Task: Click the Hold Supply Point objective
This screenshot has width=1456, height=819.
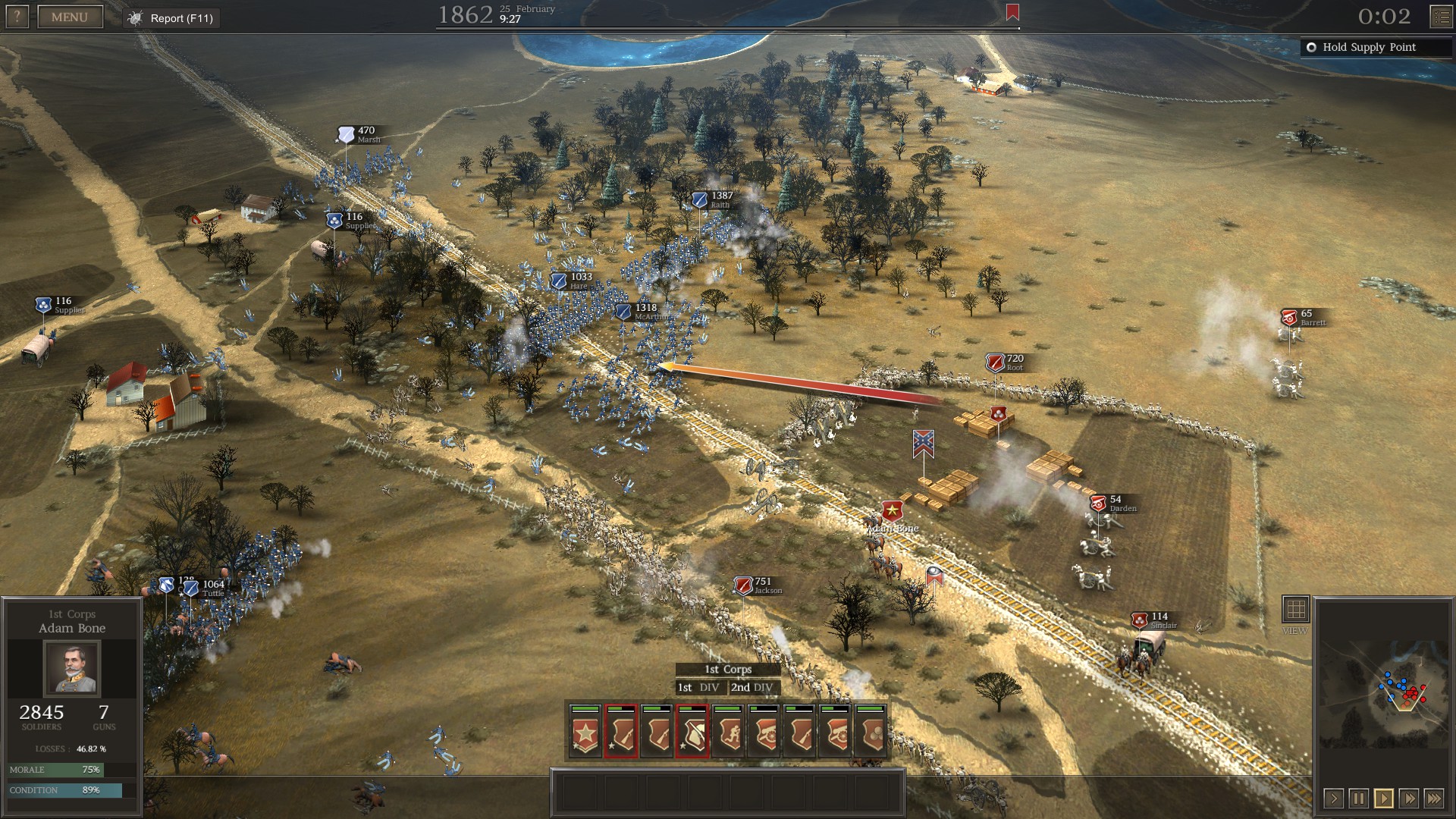Action: 1369,47
